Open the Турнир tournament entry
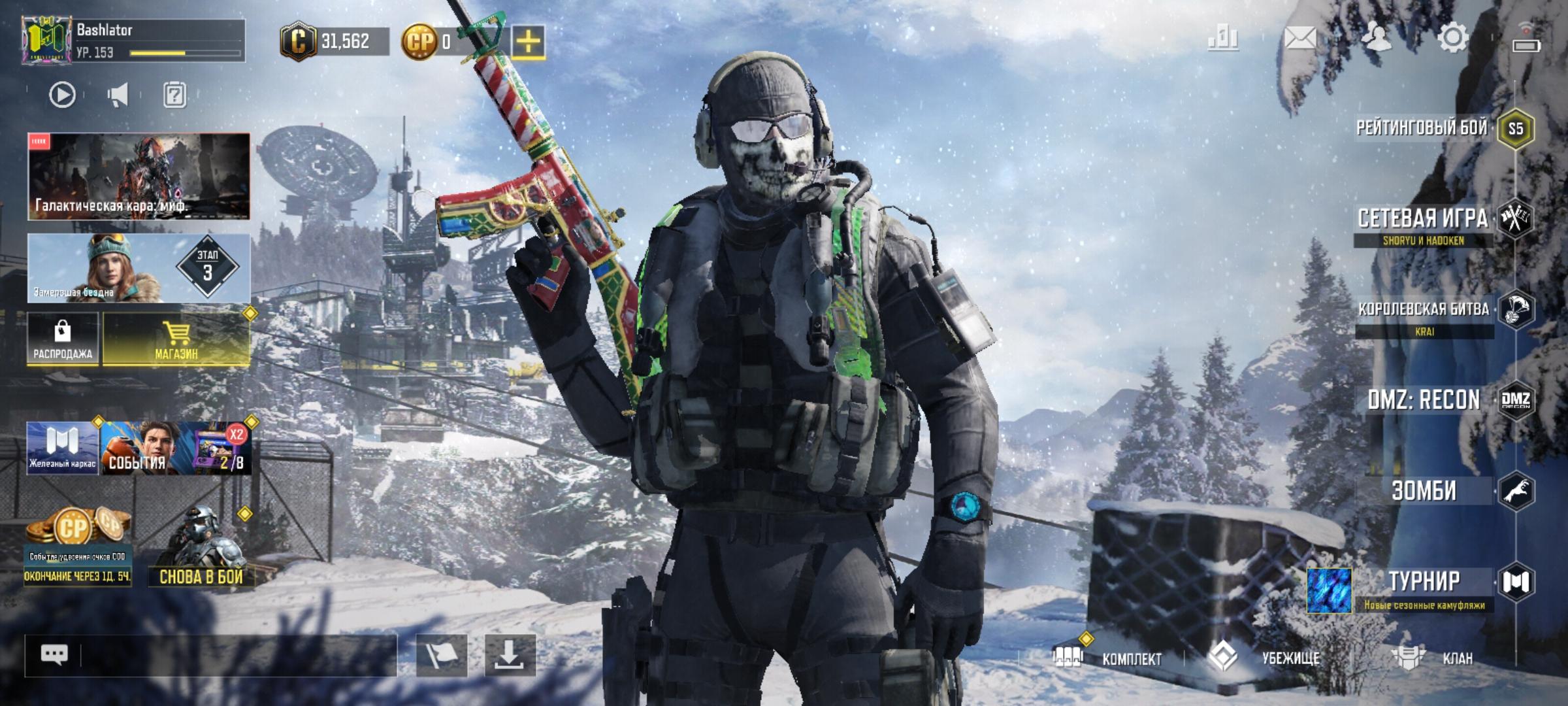Screen dimensions: 1568x706 coord(1424,582)
